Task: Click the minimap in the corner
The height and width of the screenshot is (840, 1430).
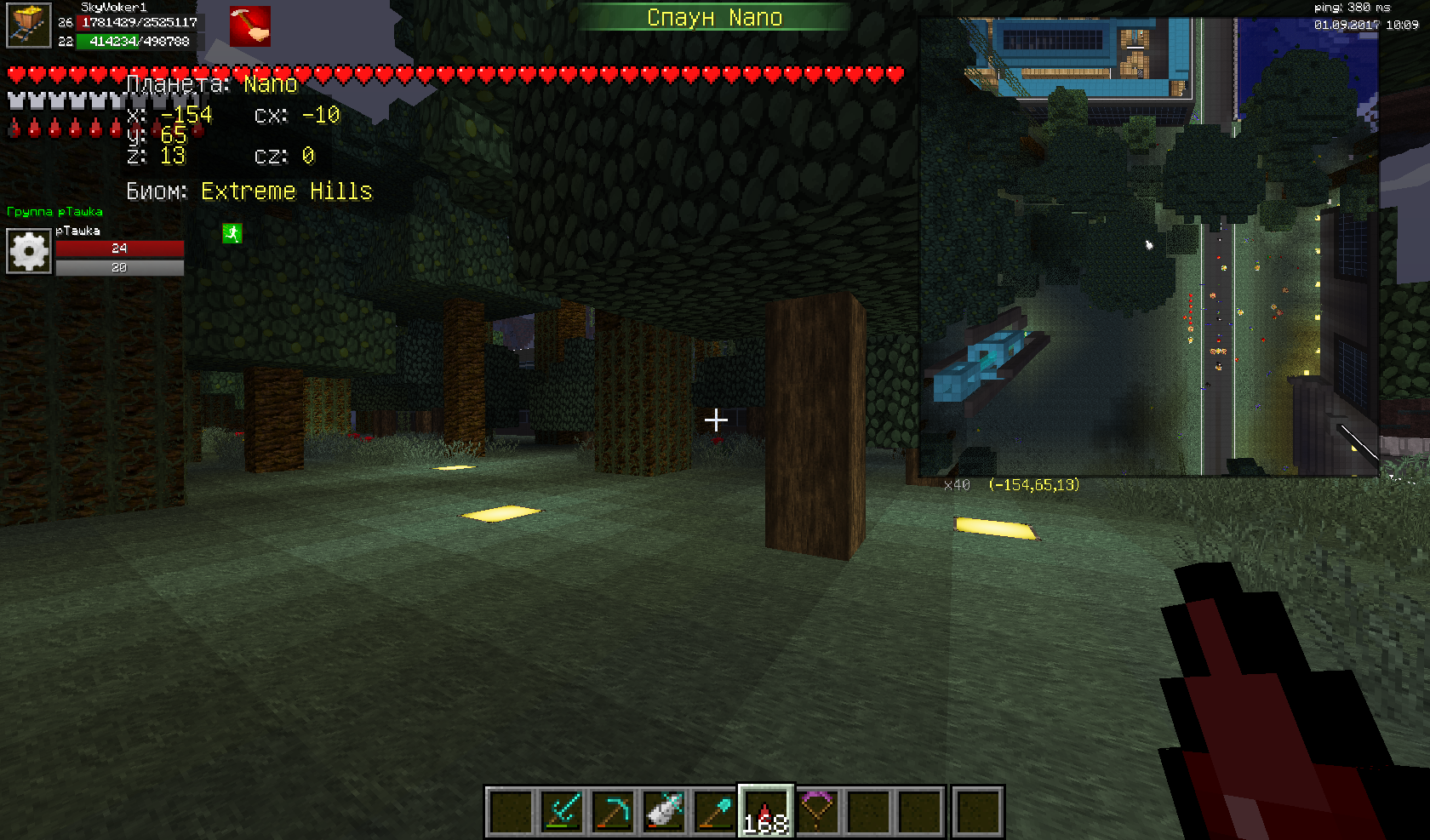Action: click(1148, 247)
